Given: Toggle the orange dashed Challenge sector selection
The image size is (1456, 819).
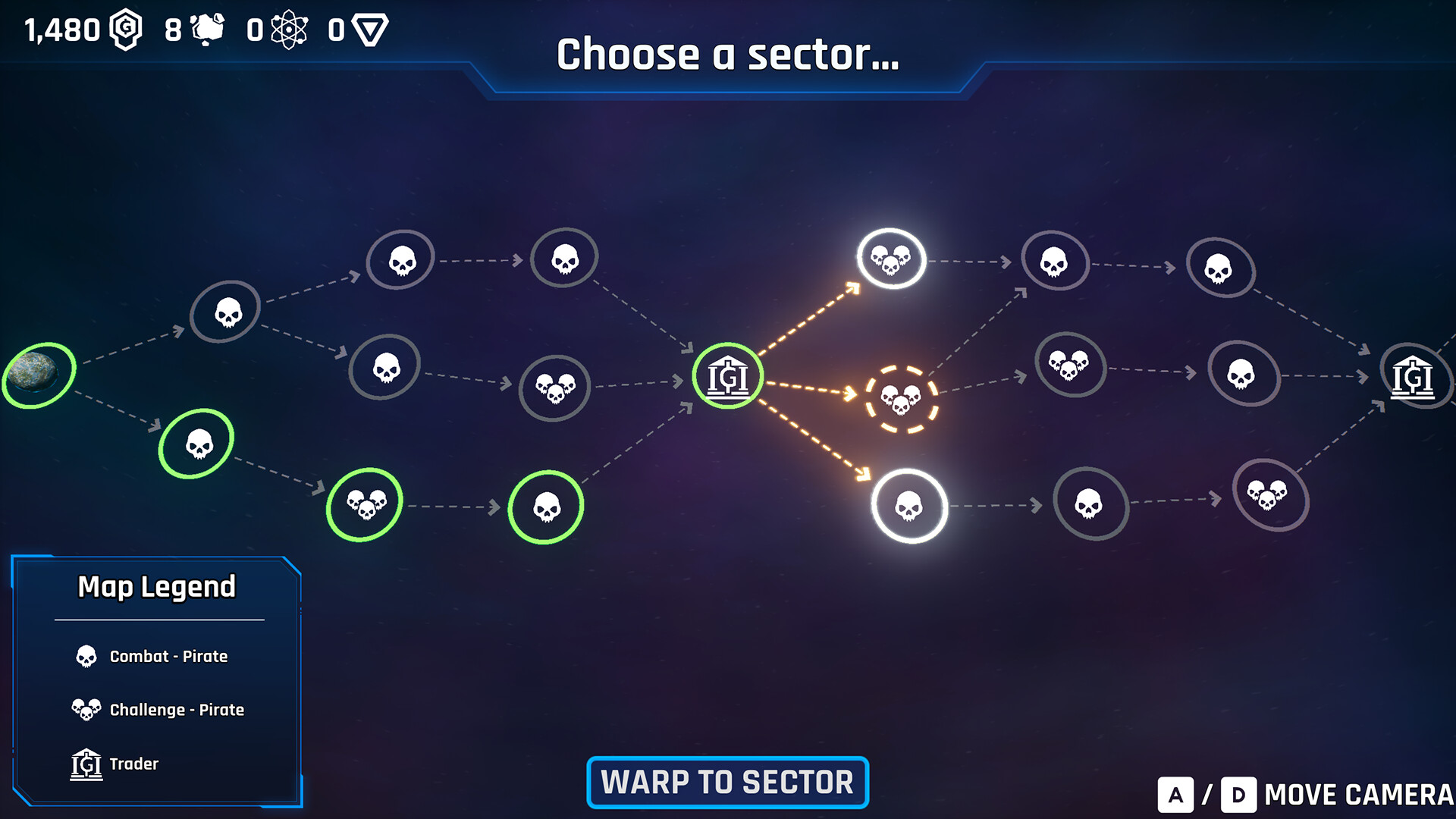Looking at the screenshot, I should (902, 397).
